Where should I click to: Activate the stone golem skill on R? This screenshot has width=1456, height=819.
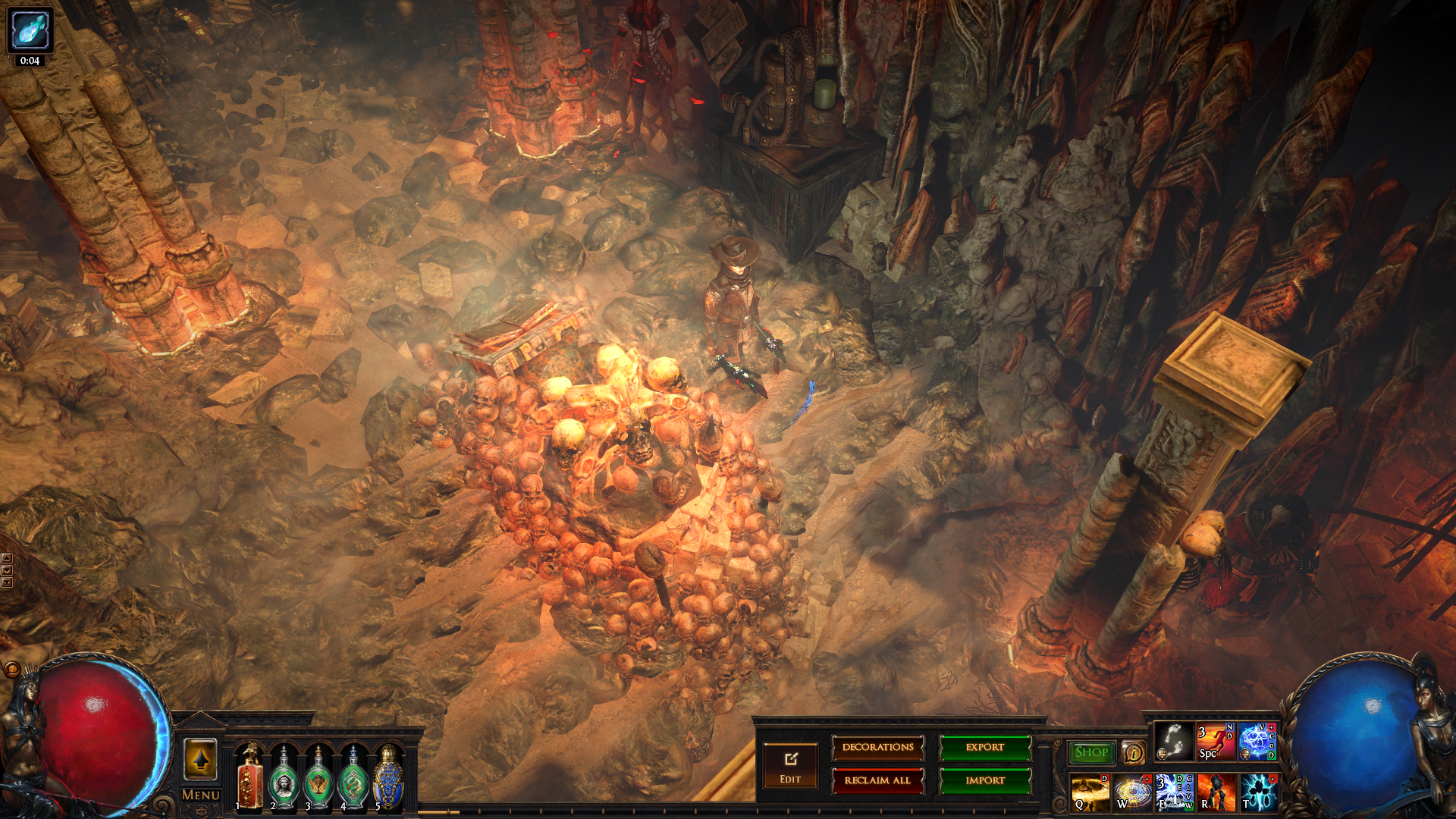tap(1216, 792)
